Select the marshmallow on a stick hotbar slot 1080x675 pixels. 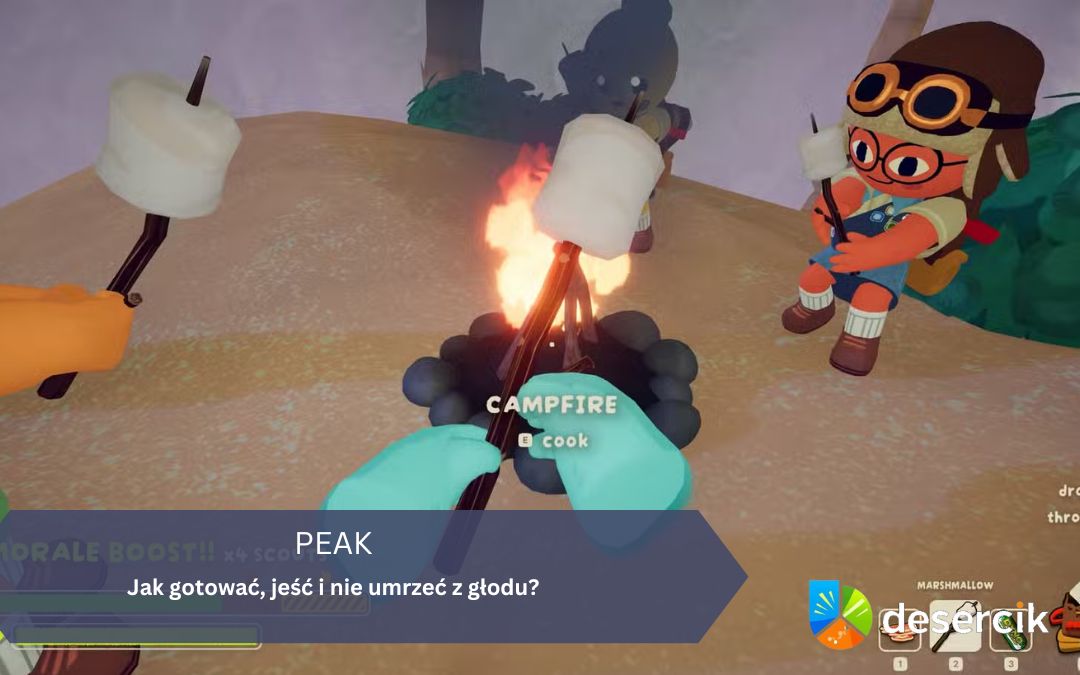(955, 627)
